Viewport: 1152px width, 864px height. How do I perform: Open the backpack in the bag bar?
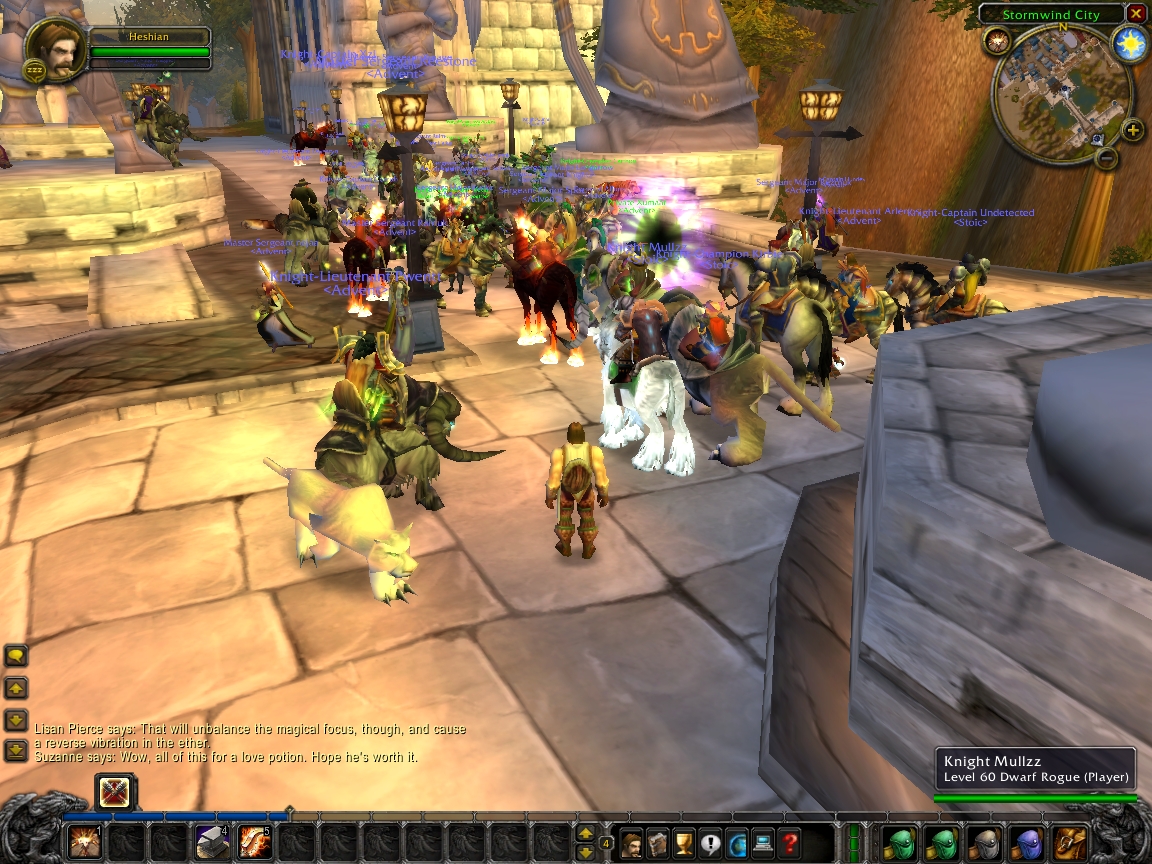click(1071, 842)
